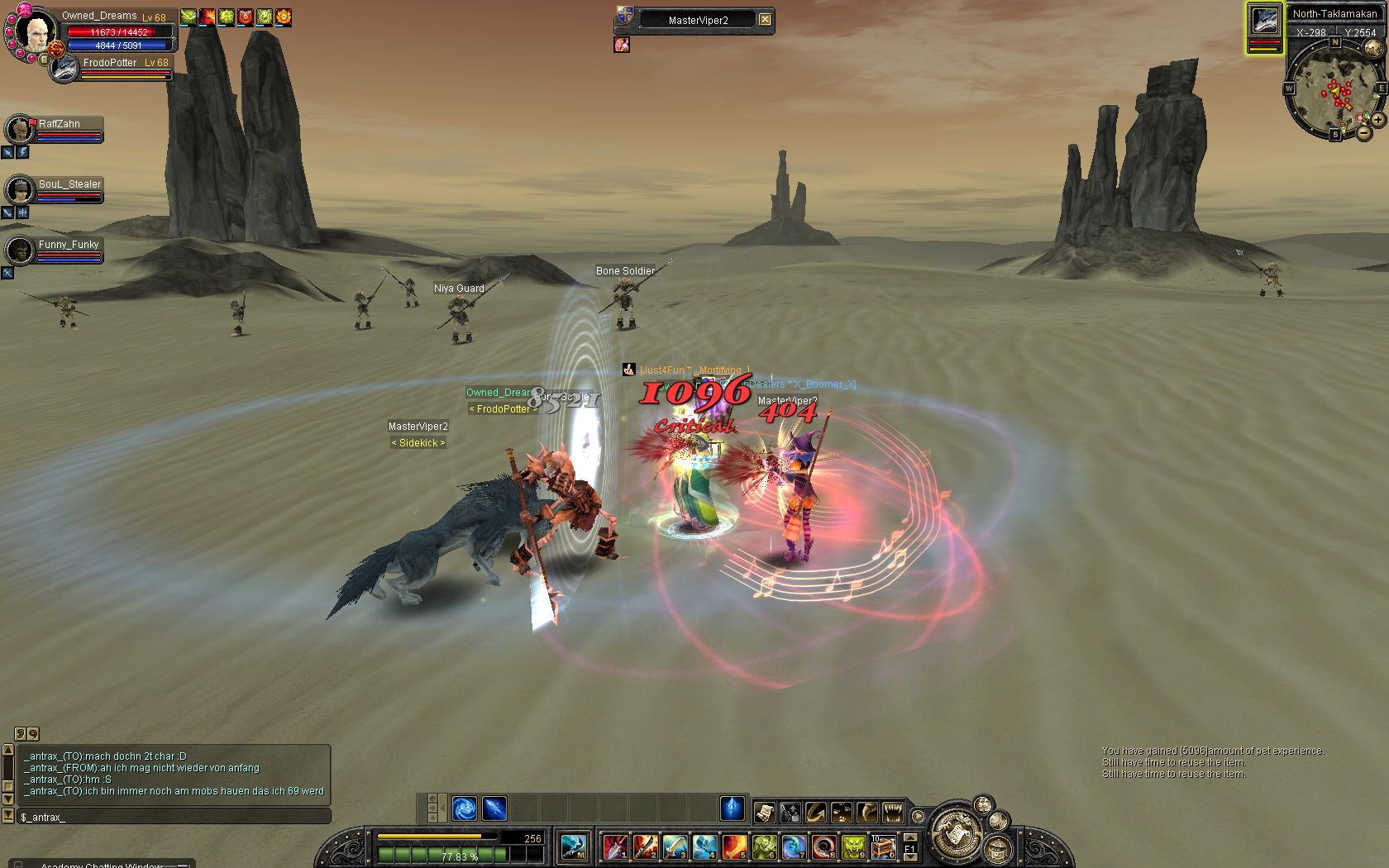Screen dimensions: 1389x868
Task: Use hotbar slot 1 spear skill
Action: [x=616, y=847]
